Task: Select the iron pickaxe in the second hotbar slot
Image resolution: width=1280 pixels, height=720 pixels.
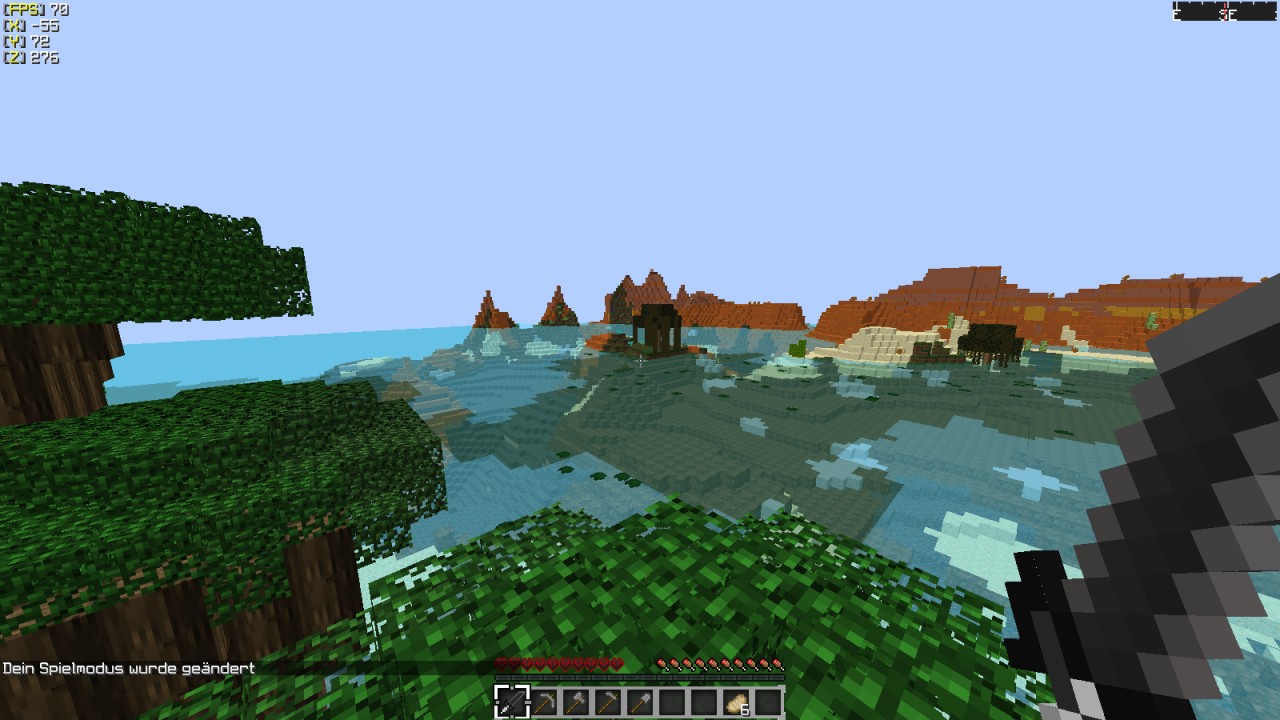Action: (546, 701)
